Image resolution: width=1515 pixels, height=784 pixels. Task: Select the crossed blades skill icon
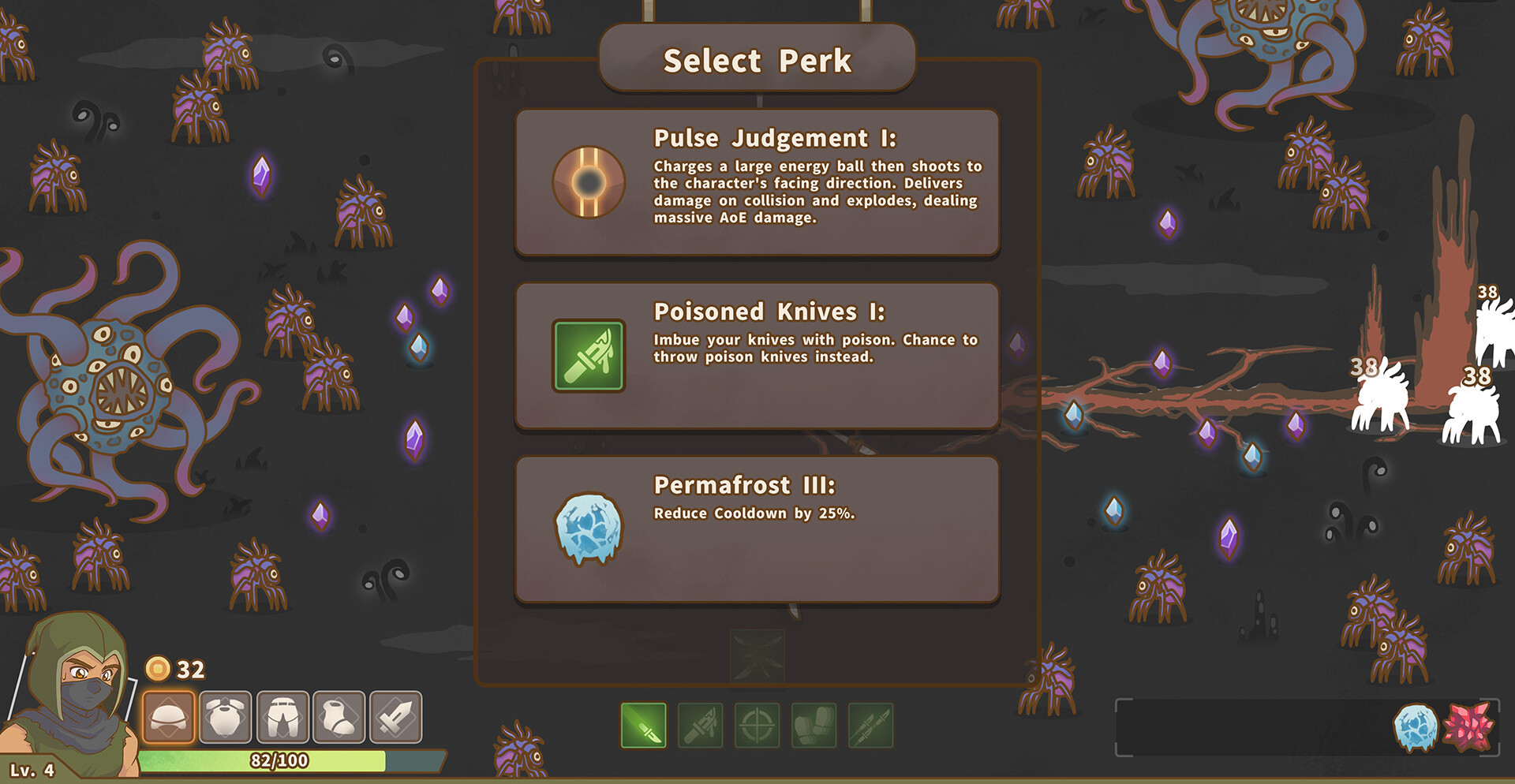click(x=871, y=726)
